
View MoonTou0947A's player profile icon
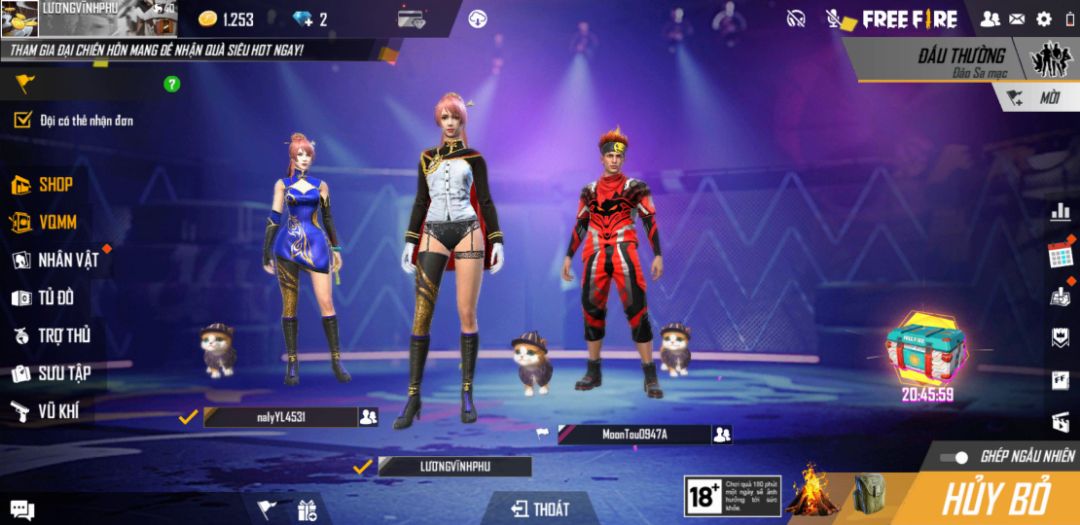click(722, 434)
